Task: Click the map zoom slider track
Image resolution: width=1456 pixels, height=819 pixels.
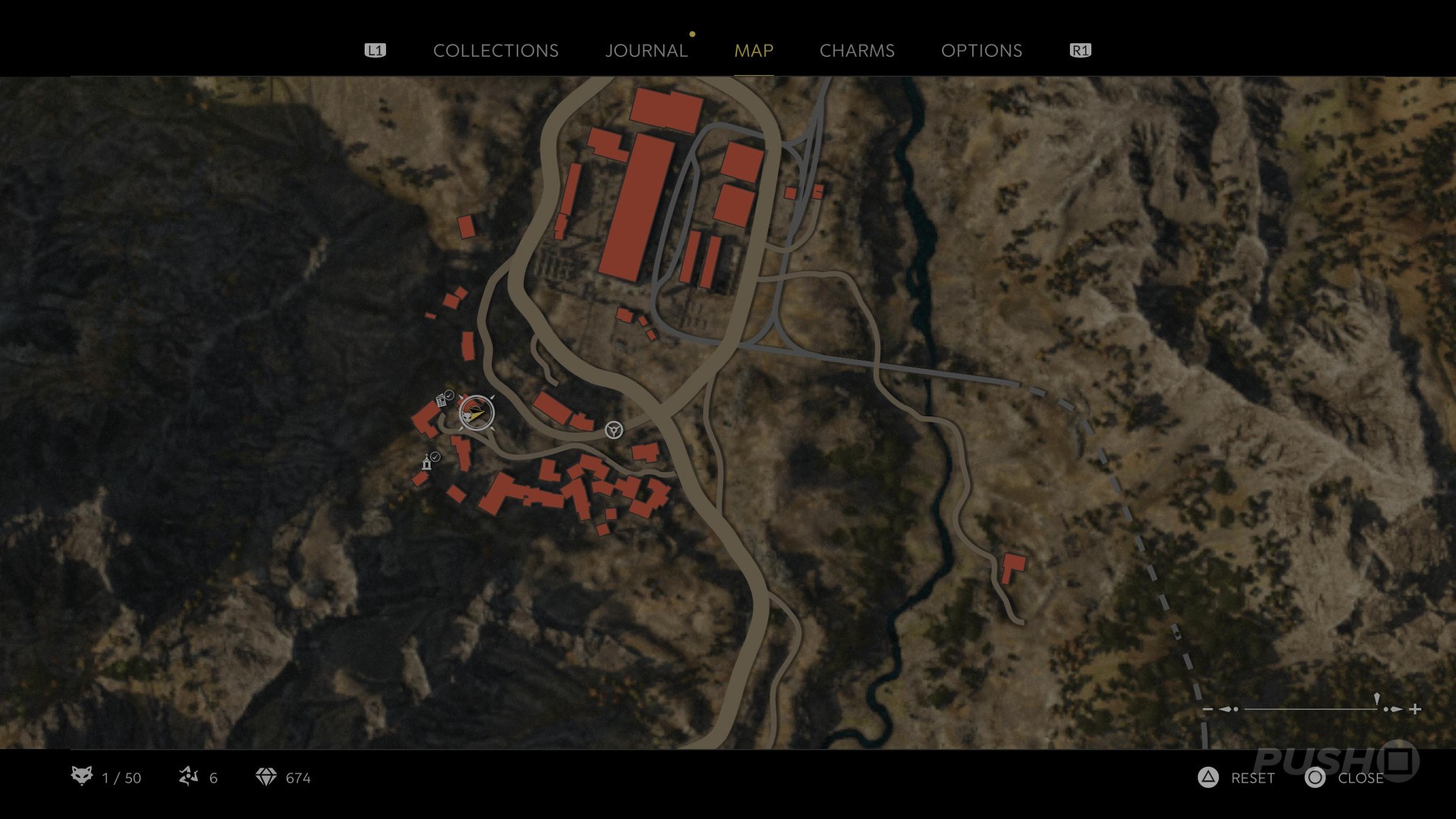Action: pos(1310,709)
